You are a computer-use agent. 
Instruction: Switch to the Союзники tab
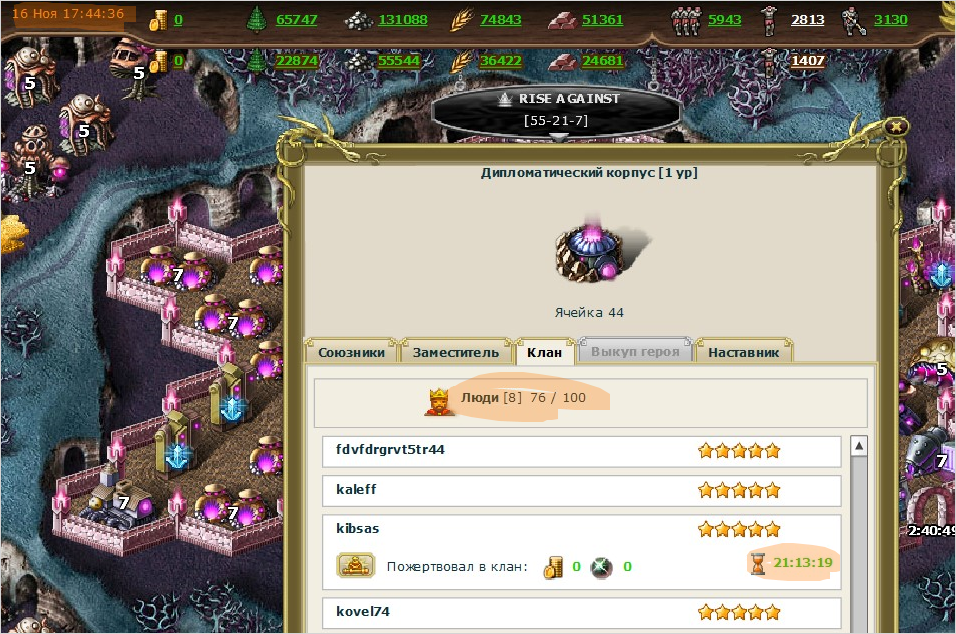pyautogui.click(x=354, y=352)
